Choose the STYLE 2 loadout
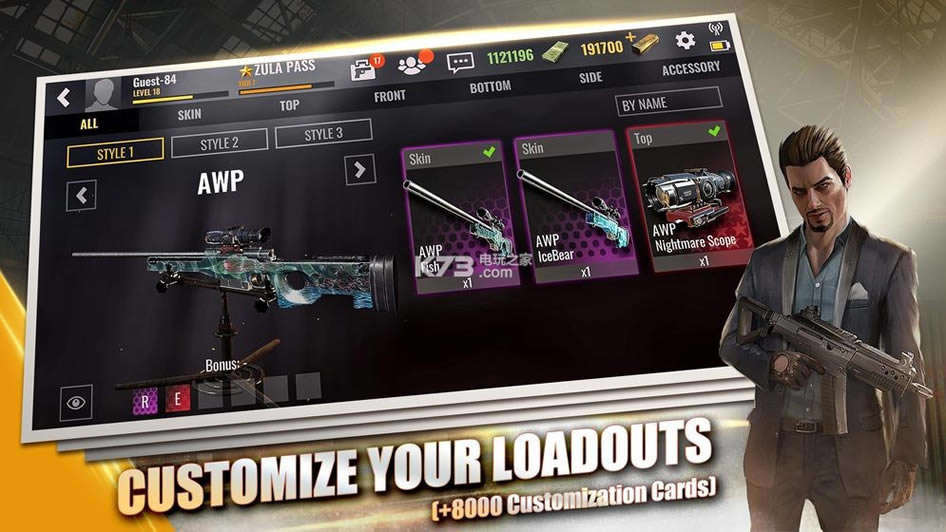 tap(219, 143)
